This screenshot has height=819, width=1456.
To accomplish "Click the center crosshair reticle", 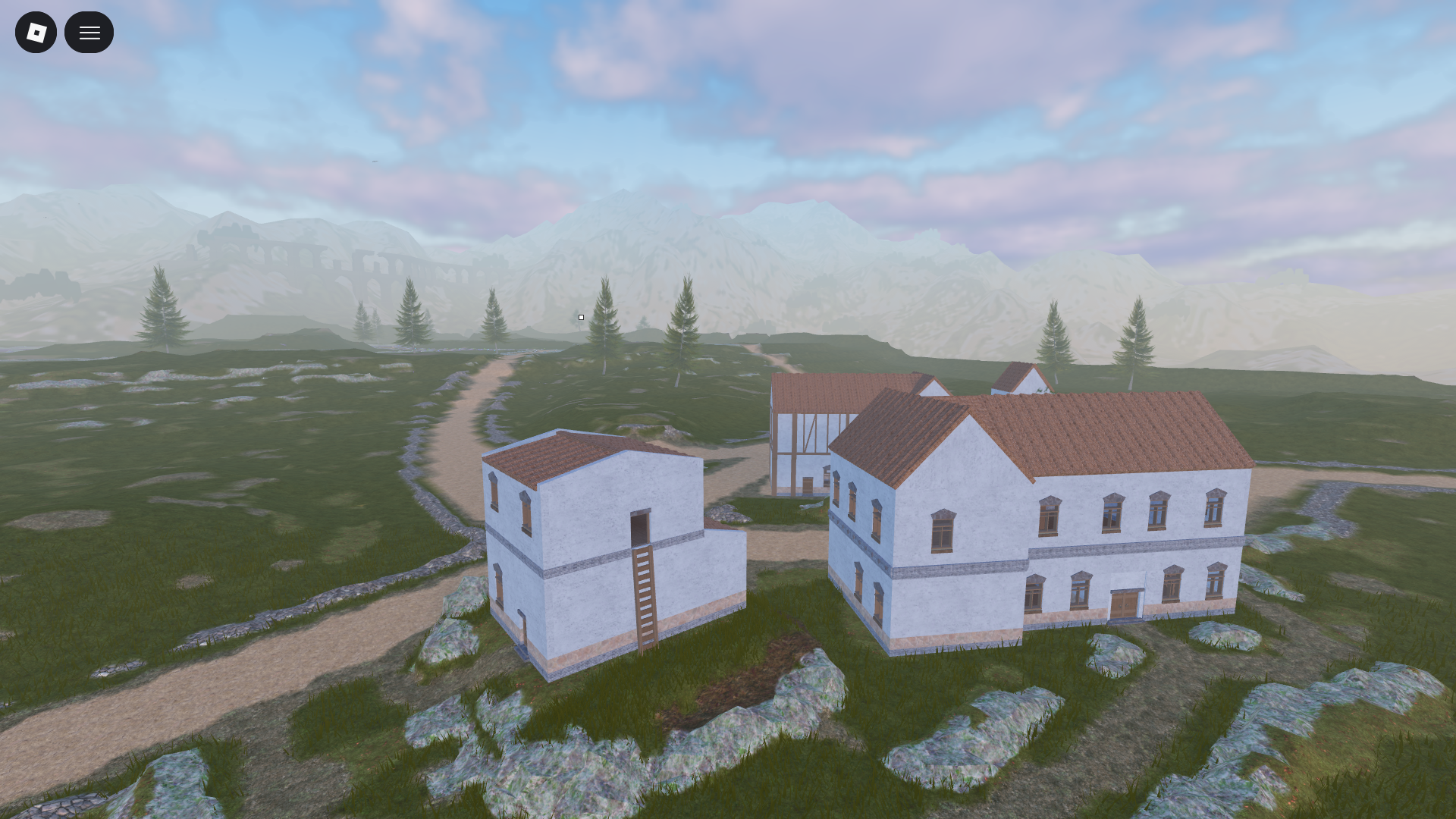I will click(581, 316).
